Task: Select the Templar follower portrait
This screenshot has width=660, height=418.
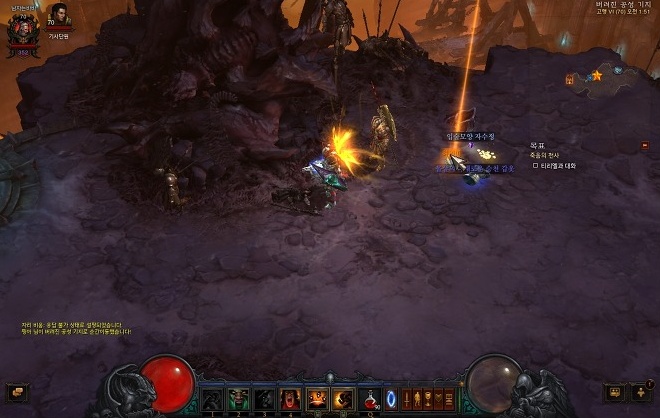Action: (x=59, y=15)
